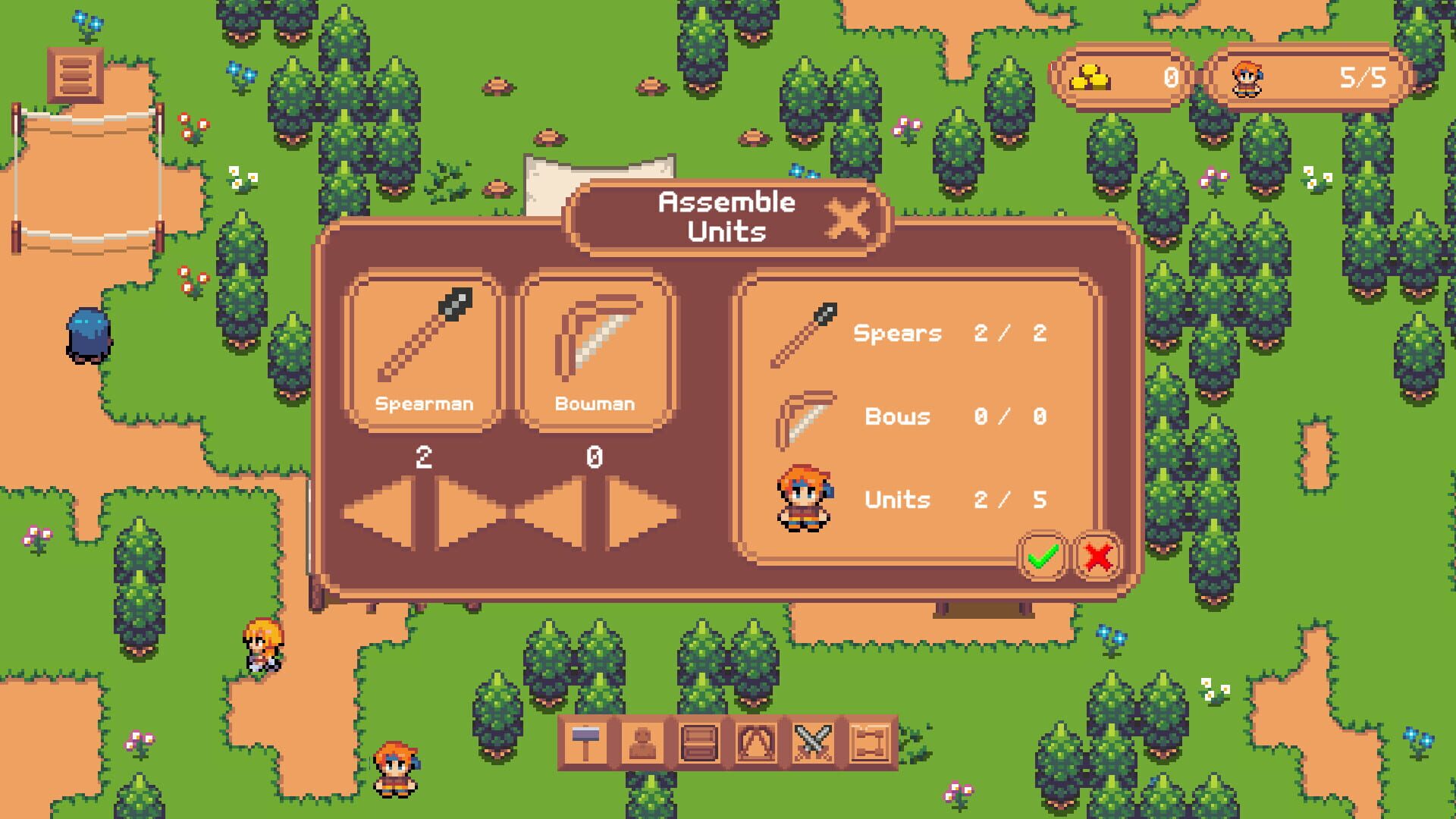This screenshot has height=819, width=1456.
Task: Click the gold coins icon in the resource bar
Action: click(1090, 77)
